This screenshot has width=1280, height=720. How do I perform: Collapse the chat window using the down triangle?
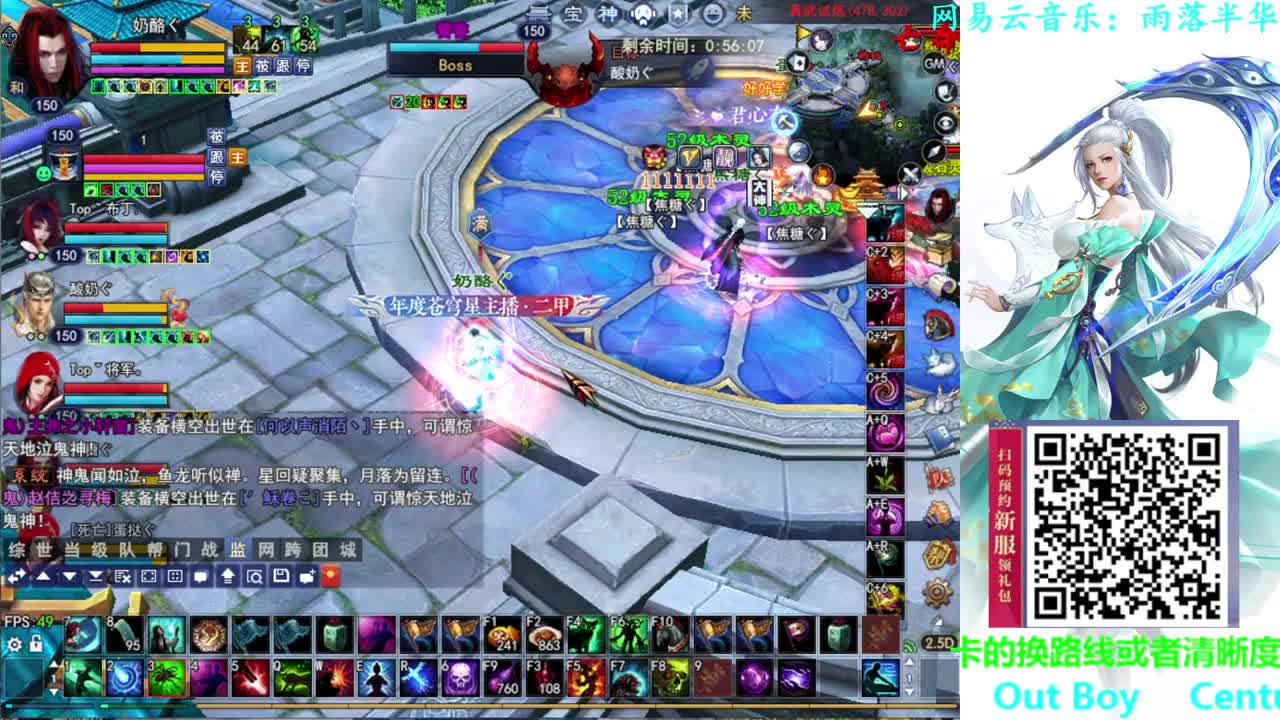[69, 577]
